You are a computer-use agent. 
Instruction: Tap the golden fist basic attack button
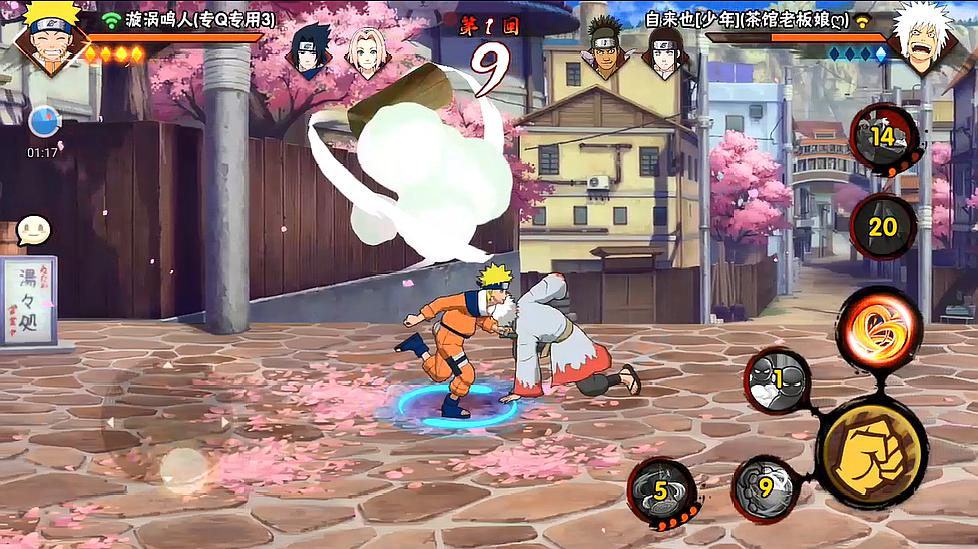871,453
